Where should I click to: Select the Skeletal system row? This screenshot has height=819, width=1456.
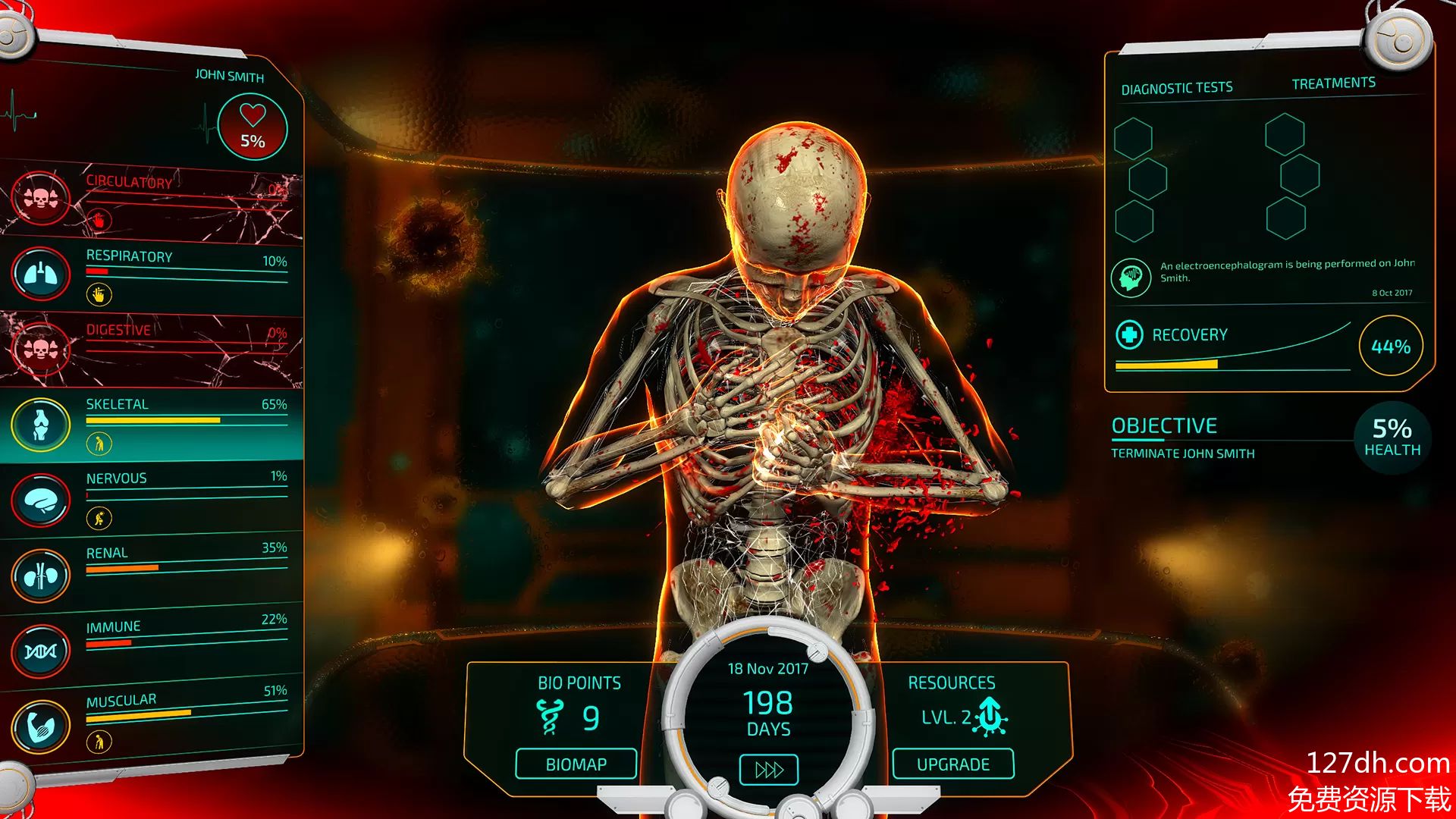[152, 422]
